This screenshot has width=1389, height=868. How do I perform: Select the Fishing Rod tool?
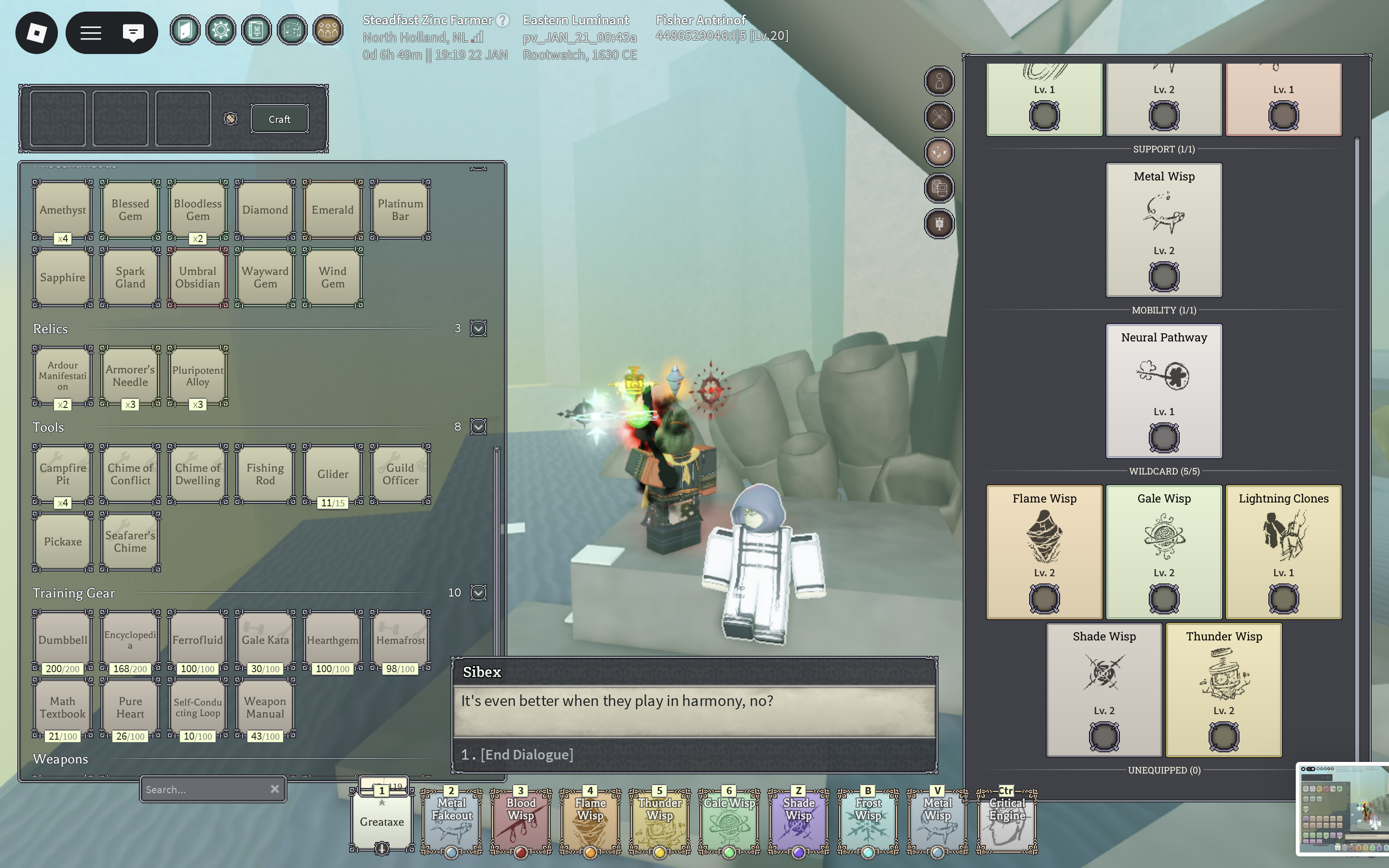tap(265, 474)
